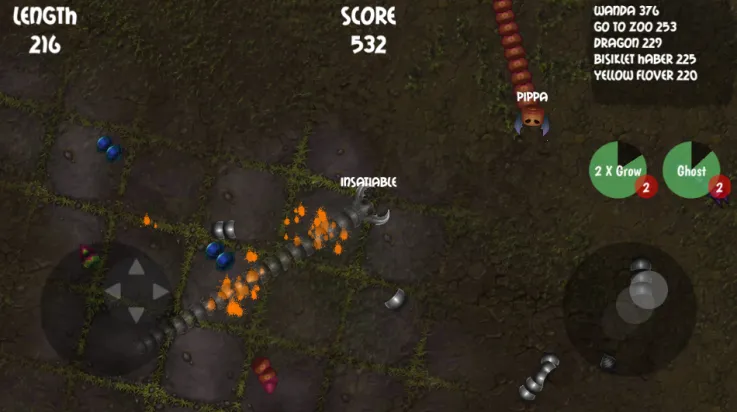Tap the D-pad up arrow
The width and height of the screenshot is (737, 412).
(136, 268)
